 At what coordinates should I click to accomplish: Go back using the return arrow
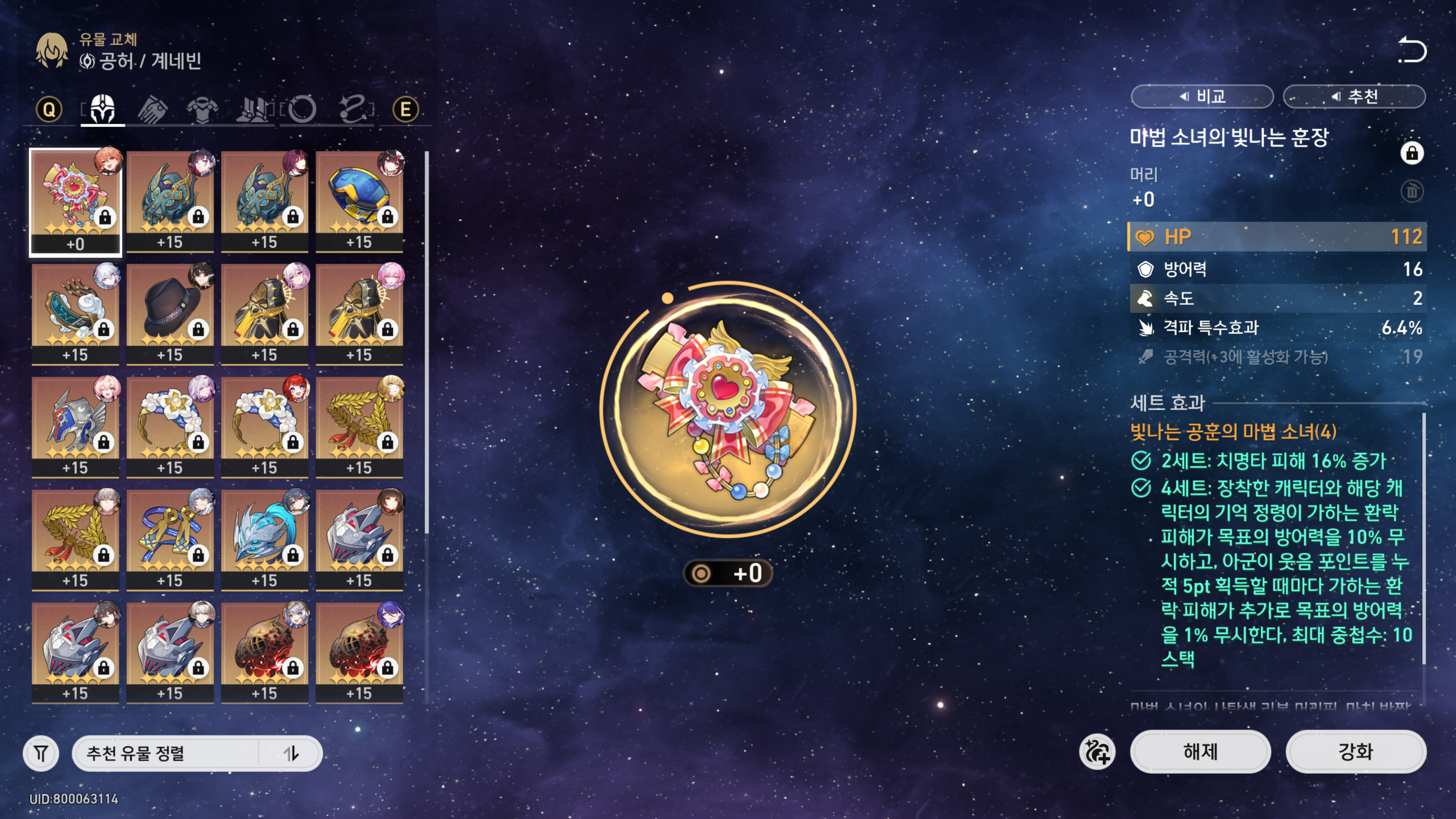[x=1411, y=50]
